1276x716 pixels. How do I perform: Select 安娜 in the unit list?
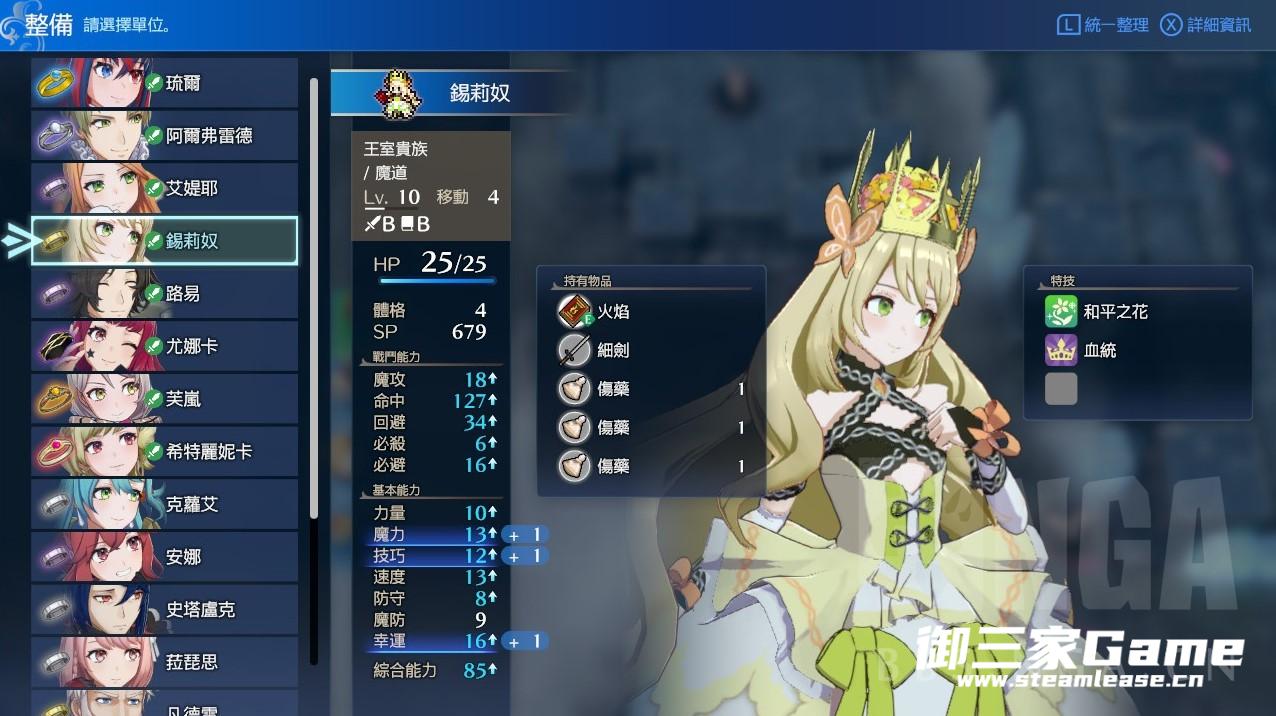[165, 557]
